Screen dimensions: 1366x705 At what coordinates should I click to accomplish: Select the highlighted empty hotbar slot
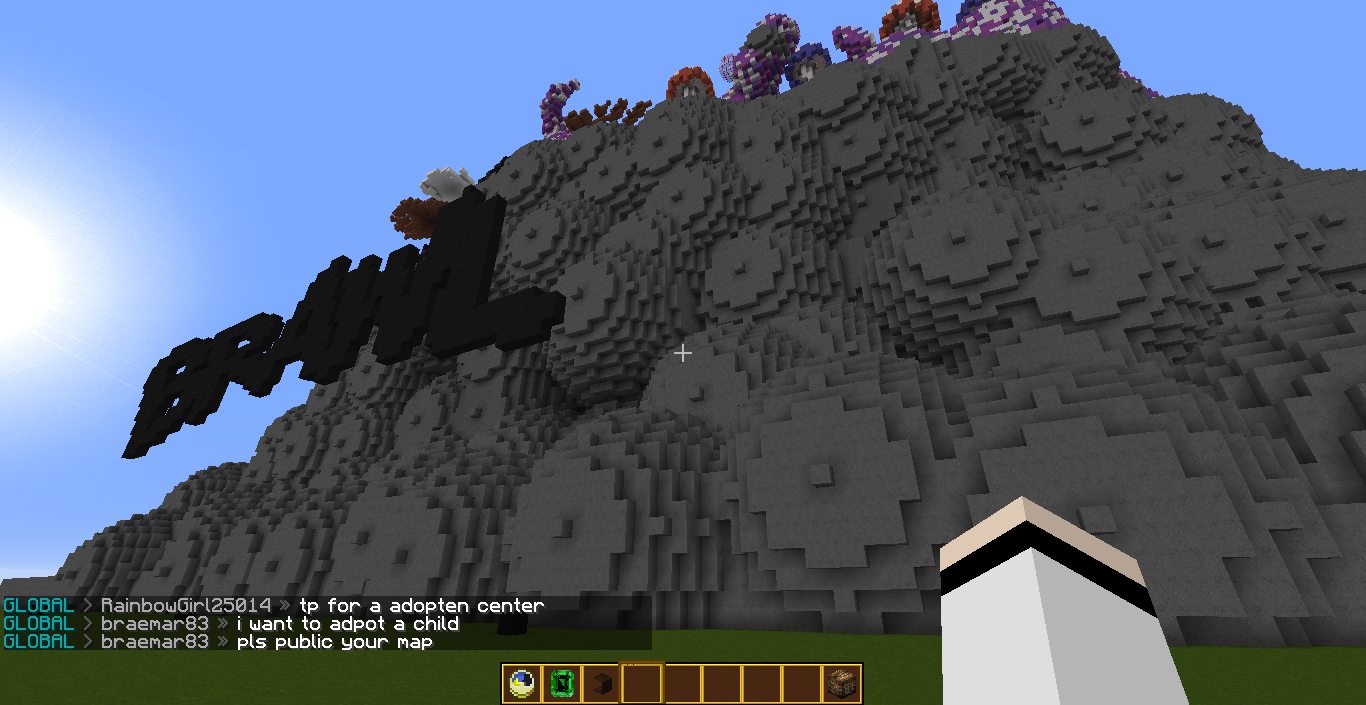pos(642,684)
